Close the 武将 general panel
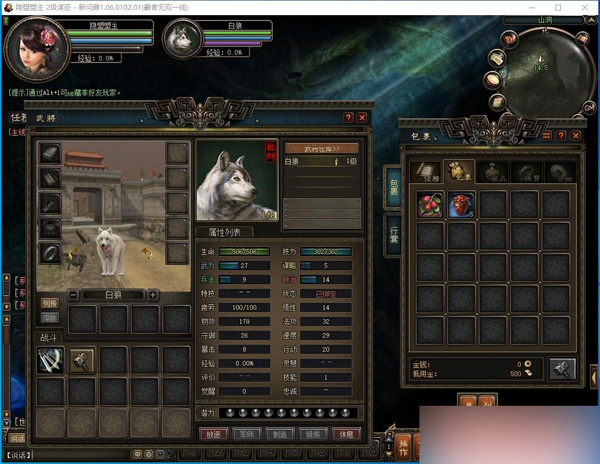Image resolution: width=600 pixels, height=464 pixels. (362, 118)
